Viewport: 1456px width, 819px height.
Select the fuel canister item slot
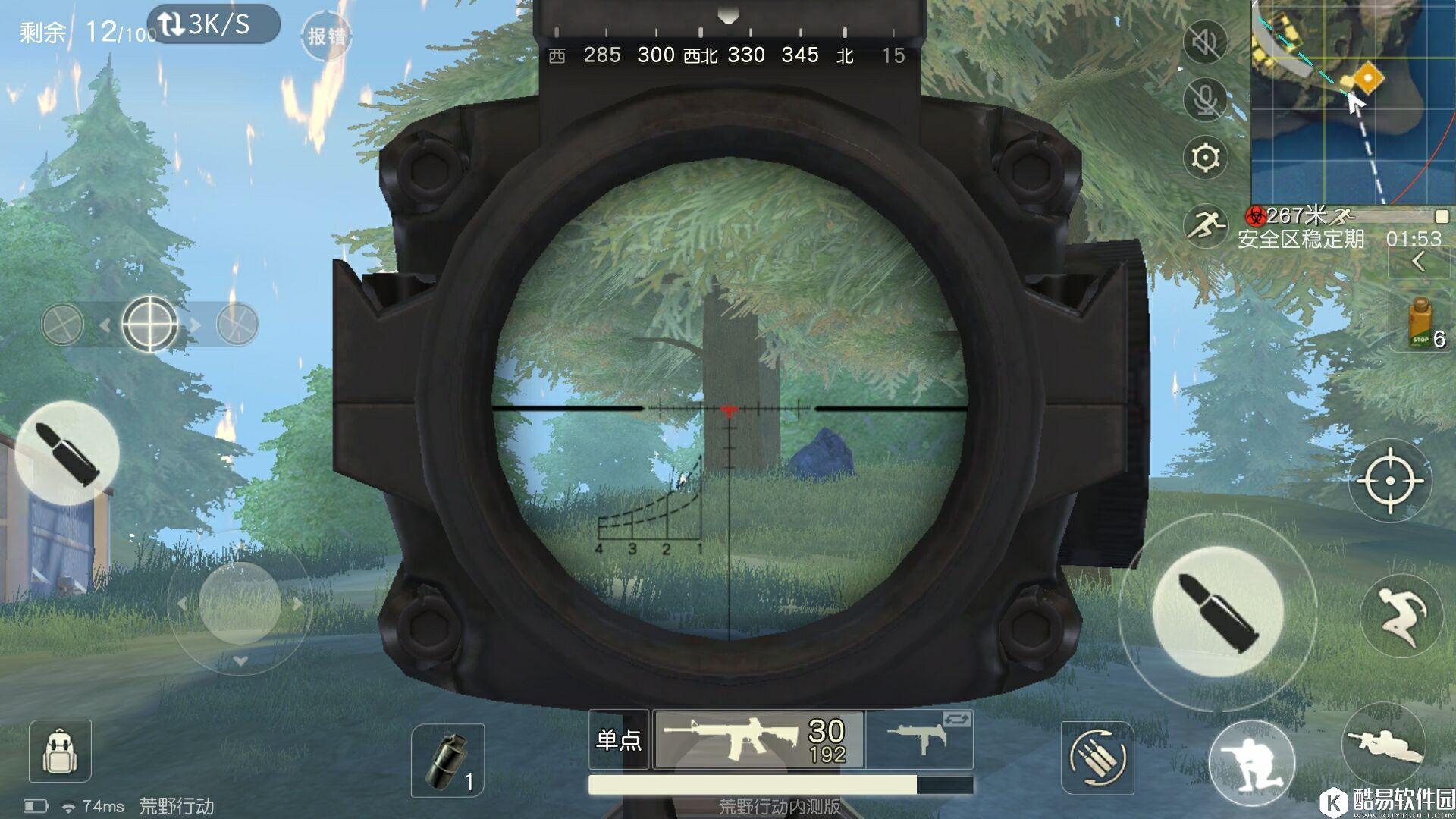tap(1420, 323)
